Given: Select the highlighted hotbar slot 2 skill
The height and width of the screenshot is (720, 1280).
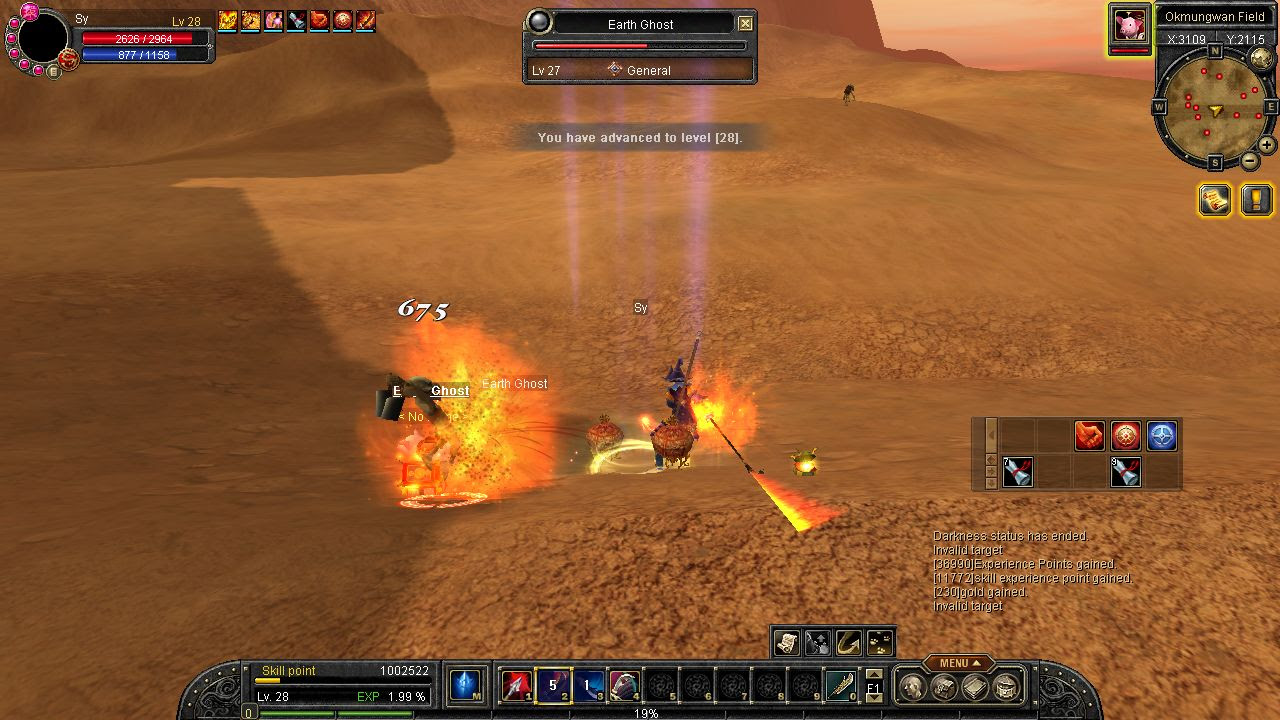Looking at the screenshot, I should (552, 686).
